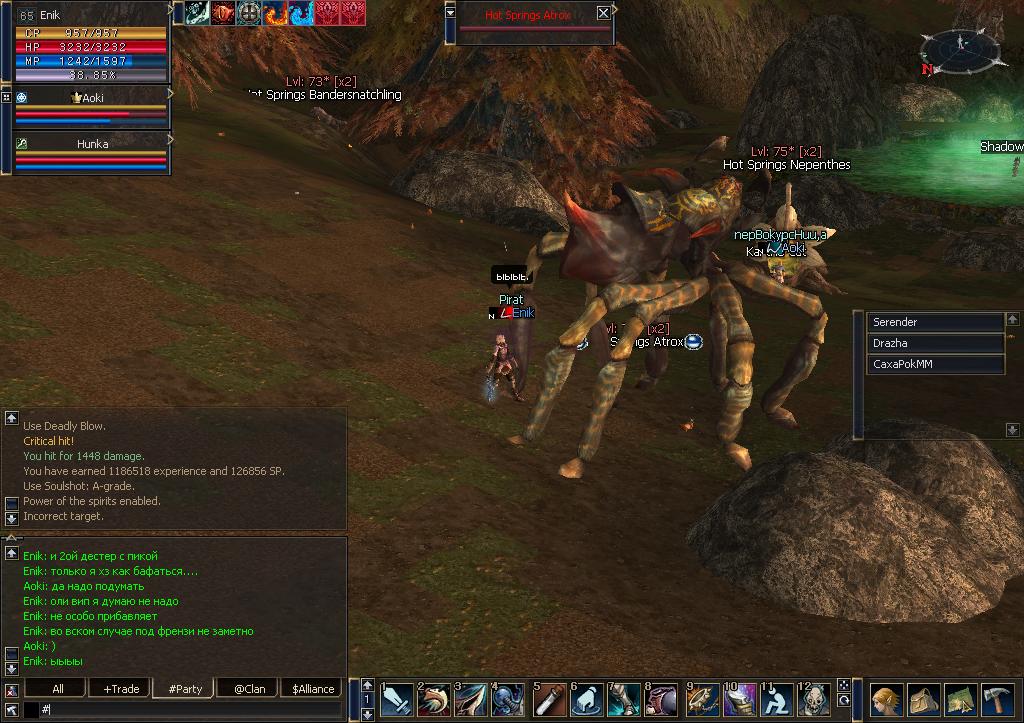
Task: Show the @Clan chat tab
Action: click(x=250, y=688)
